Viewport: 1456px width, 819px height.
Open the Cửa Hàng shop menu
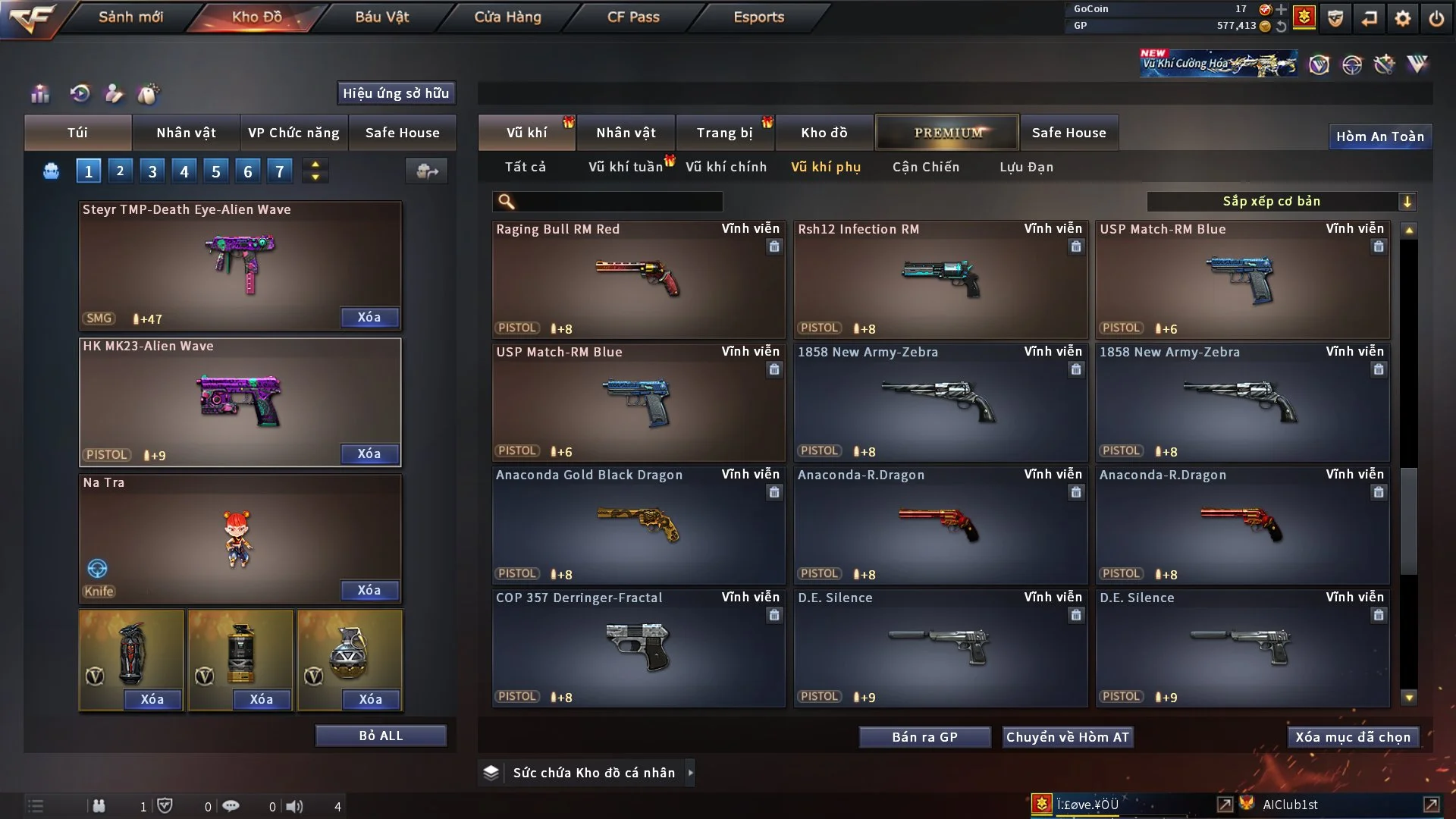pyautogui.click(x=507, y=17)
